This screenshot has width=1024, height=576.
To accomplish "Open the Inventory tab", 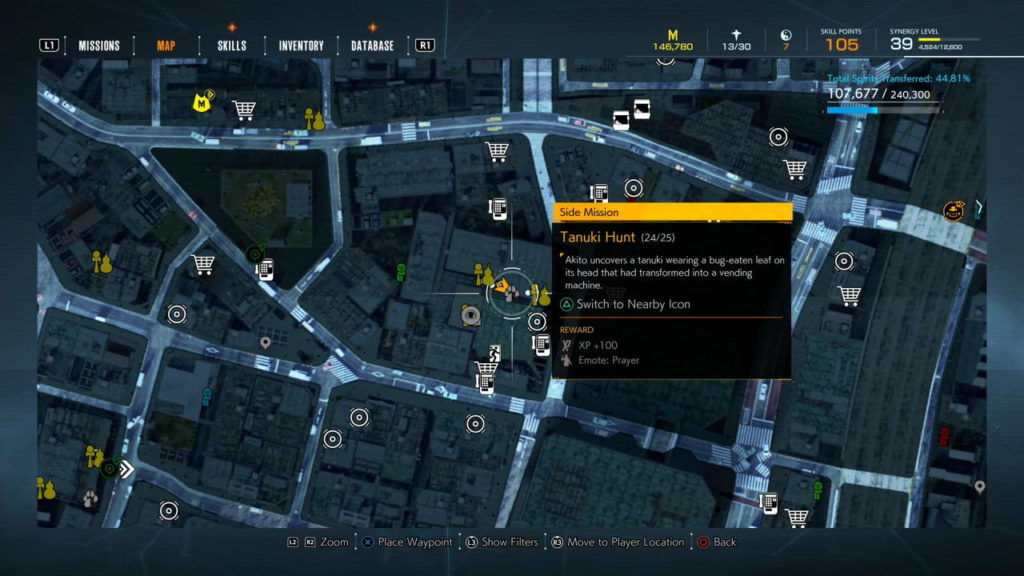I will 301,45.
